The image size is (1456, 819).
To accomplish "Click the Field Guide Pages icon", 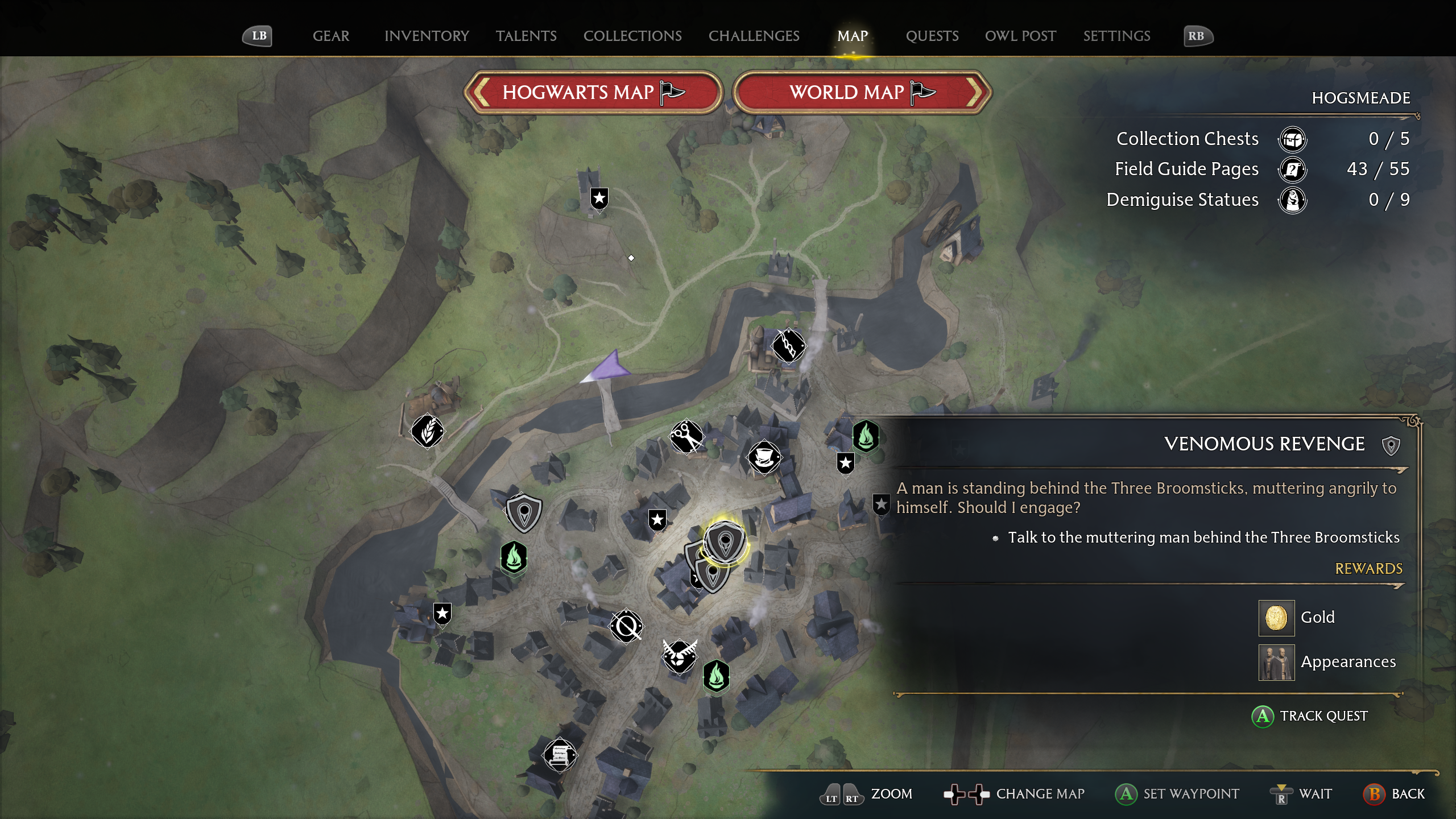I will 1293,169.
